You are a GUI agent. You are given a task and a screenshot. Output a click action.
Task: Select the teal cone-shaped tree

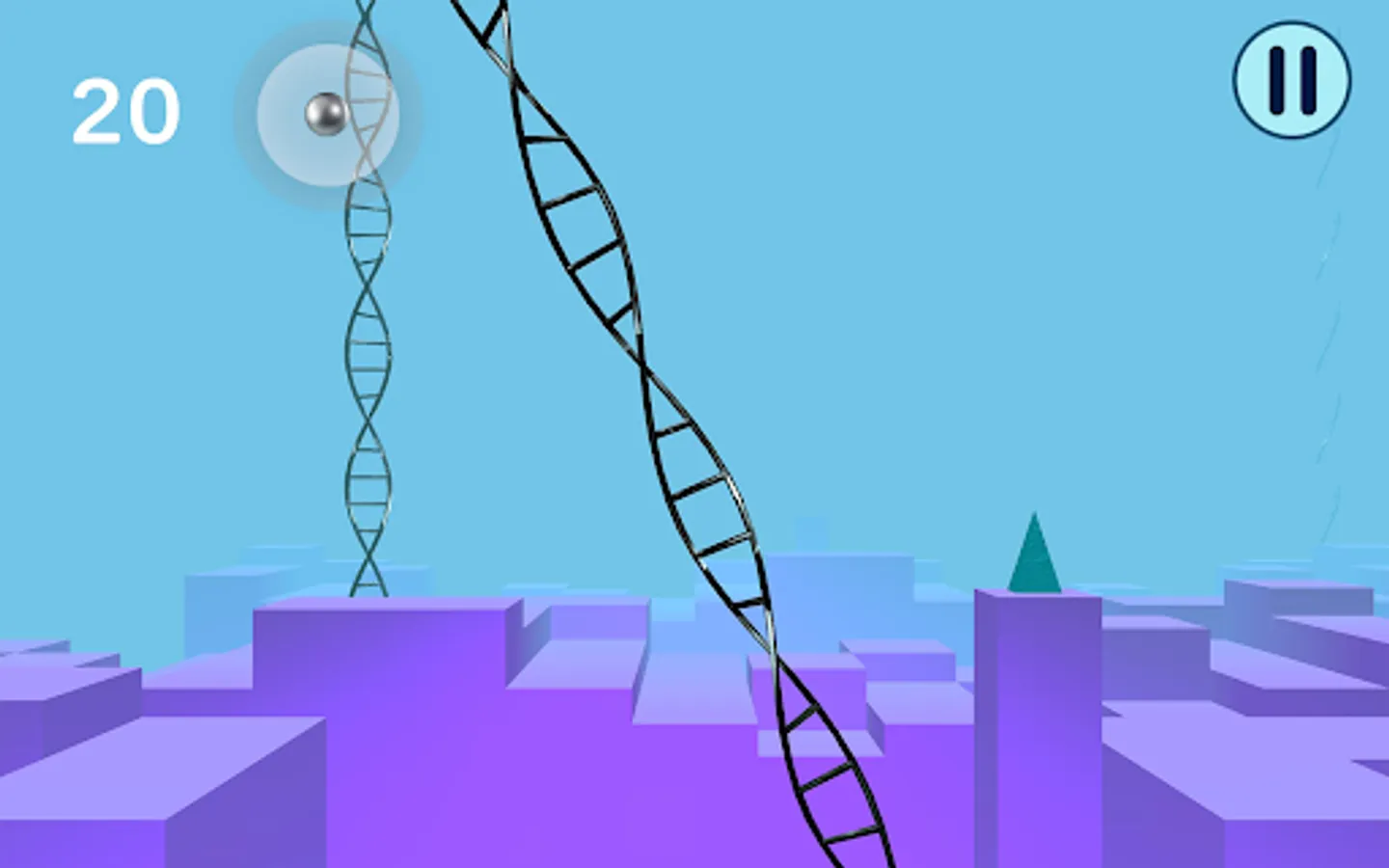[x=1034, y=550]
